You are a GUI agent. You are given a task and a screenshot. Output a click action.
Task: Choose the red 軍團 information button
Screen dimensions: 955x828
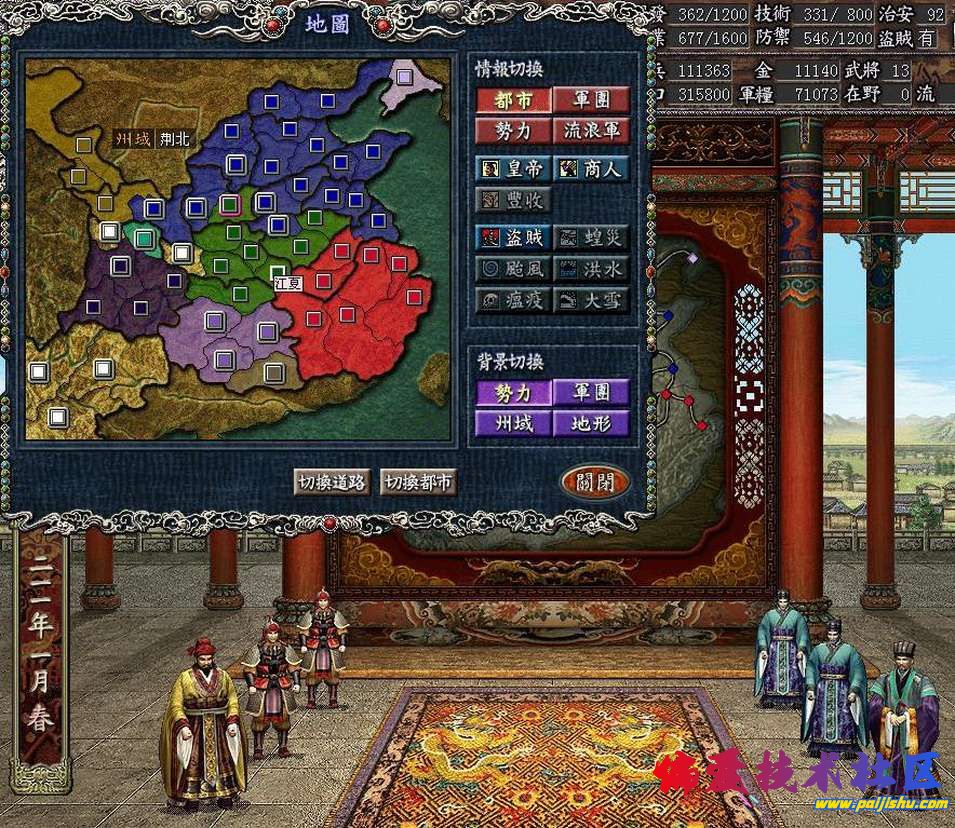(592, 100)
